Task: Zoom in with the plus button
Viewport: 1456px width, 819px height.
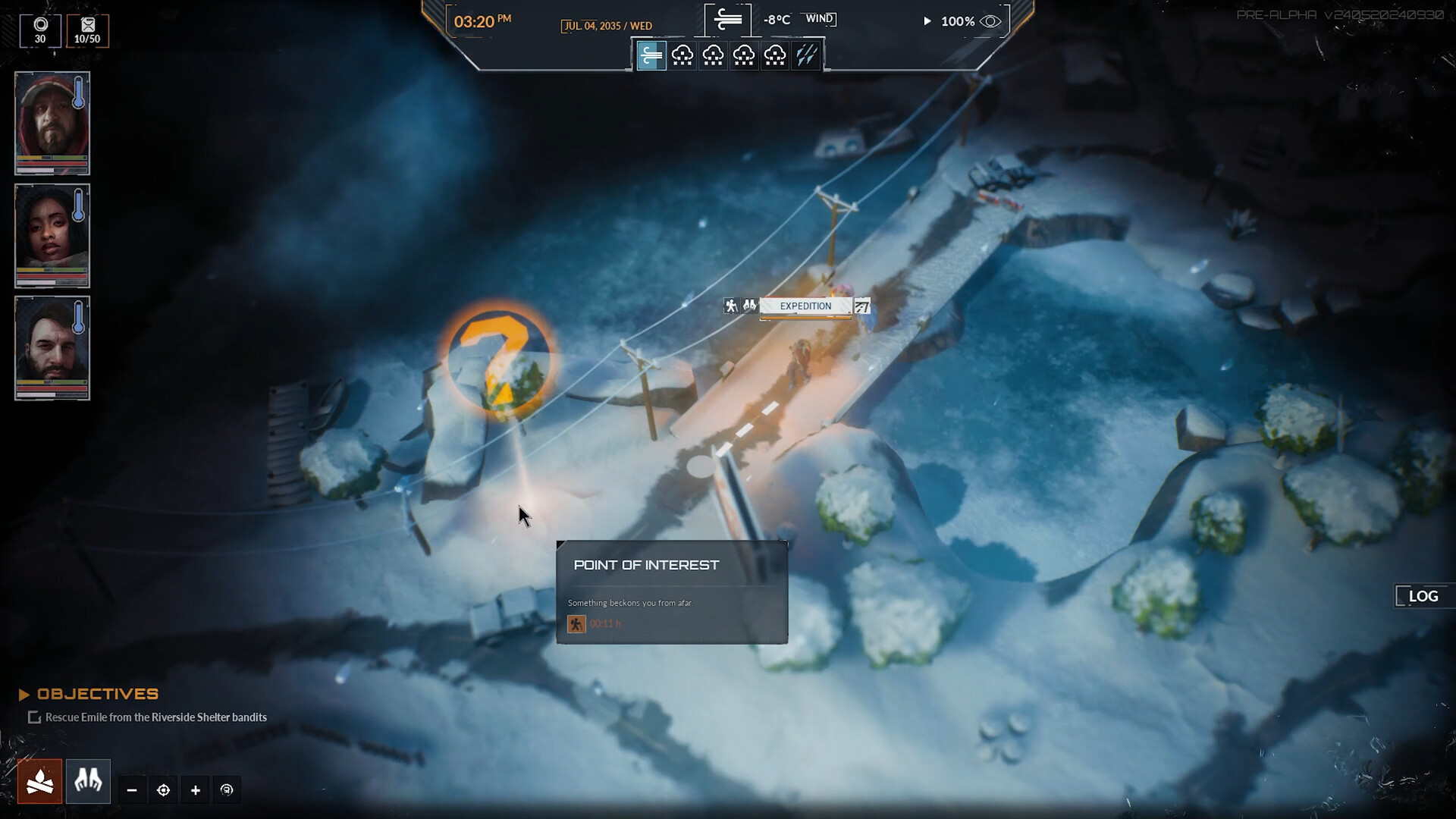Action: (196, 790)
